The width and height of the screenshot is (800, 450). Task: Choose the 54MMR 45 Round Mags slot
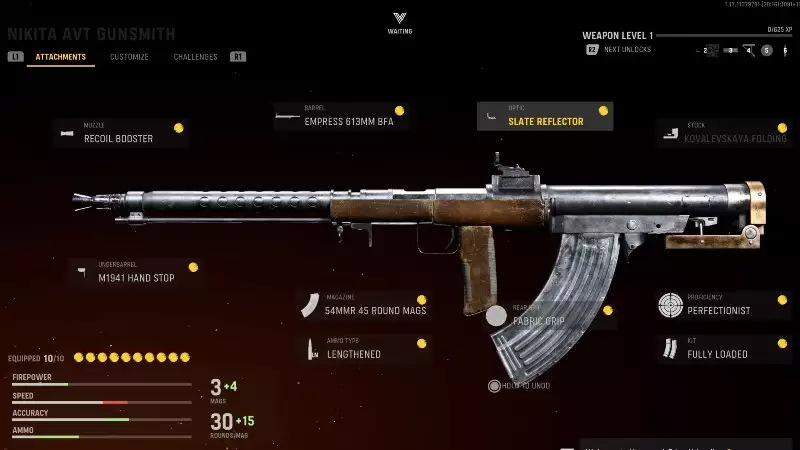(365, 306)
